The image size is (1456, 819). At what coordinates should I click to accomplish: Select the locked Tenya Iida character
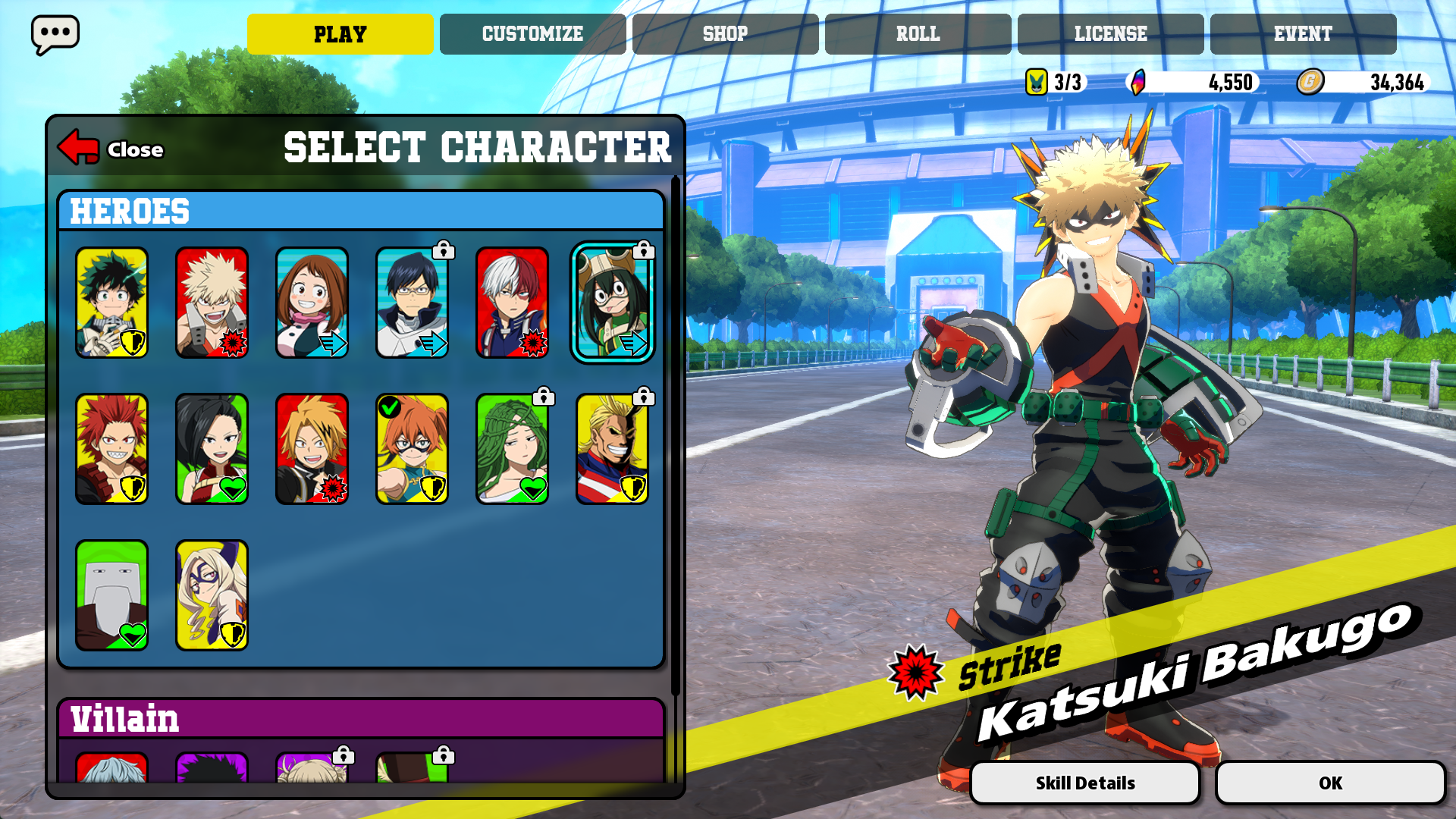coord(412,303)
